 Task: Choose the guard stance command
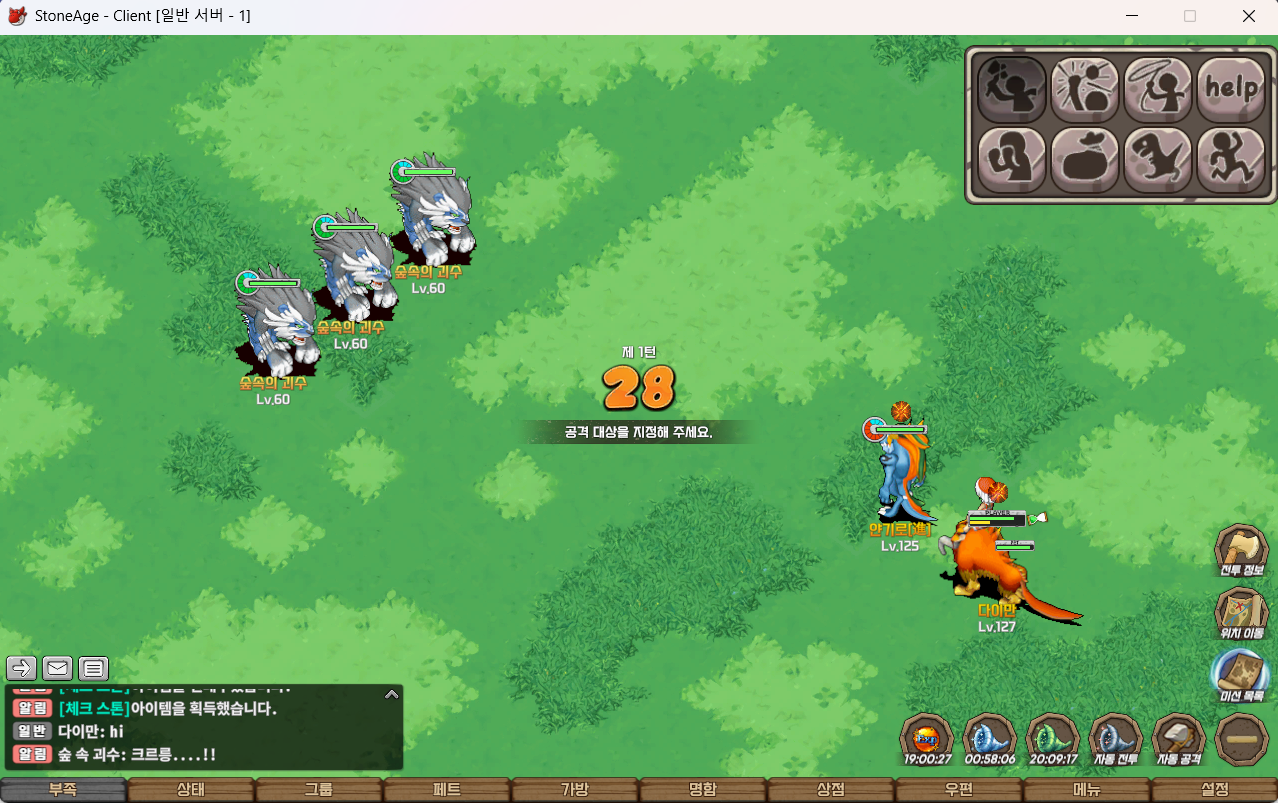1011,159
